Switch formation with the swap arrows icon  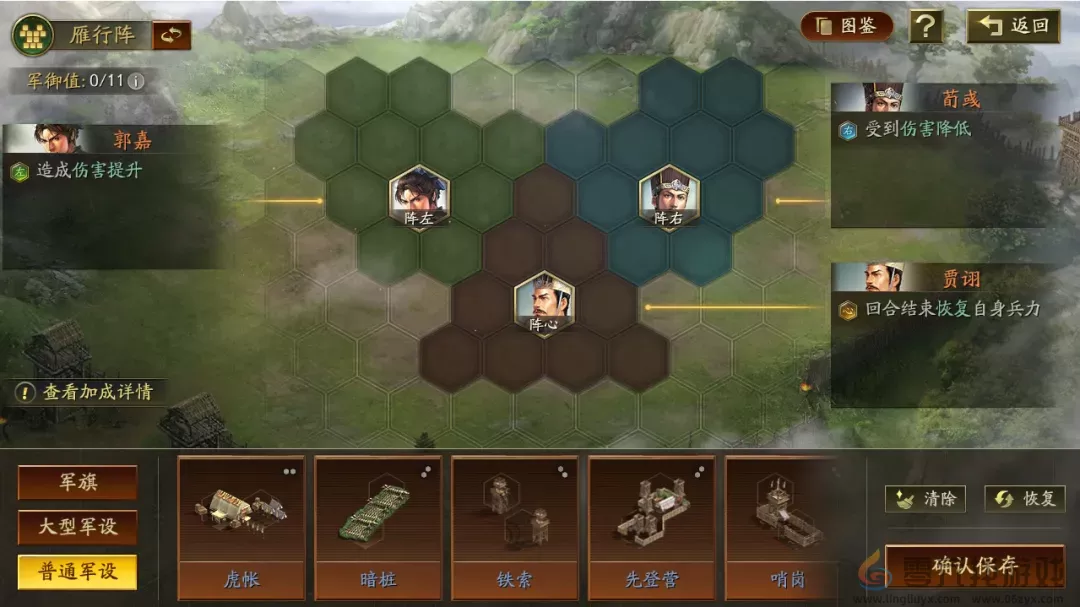171,35
